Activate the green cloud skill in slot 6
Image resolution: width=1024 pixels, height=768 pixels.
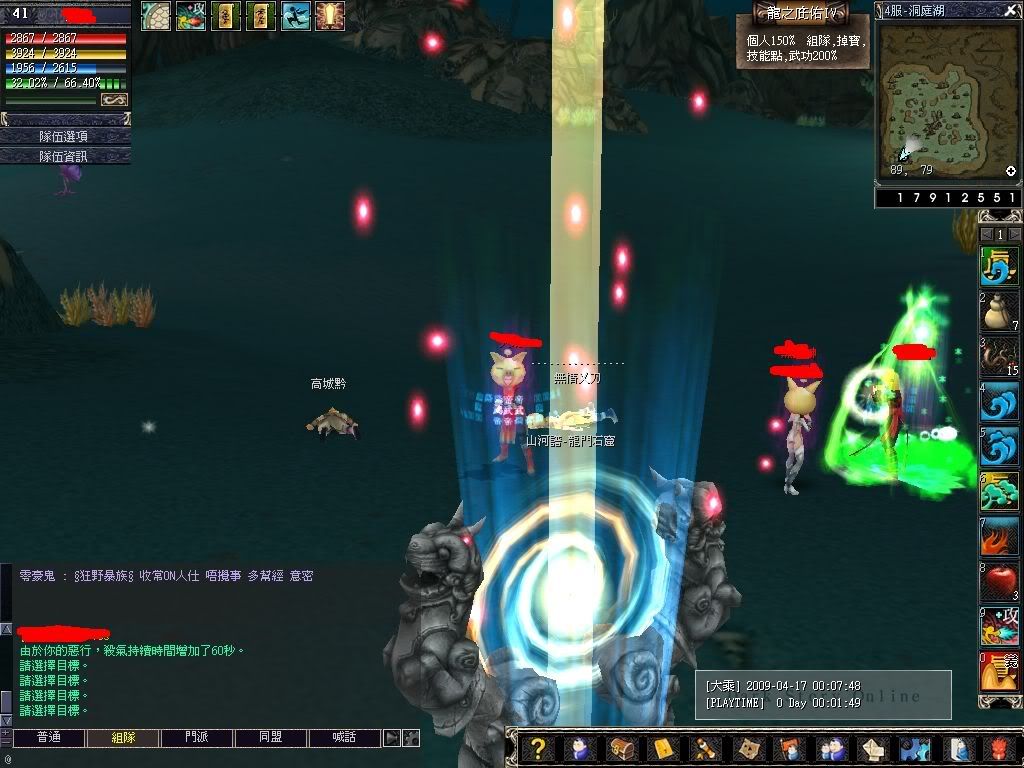[996, 490]
